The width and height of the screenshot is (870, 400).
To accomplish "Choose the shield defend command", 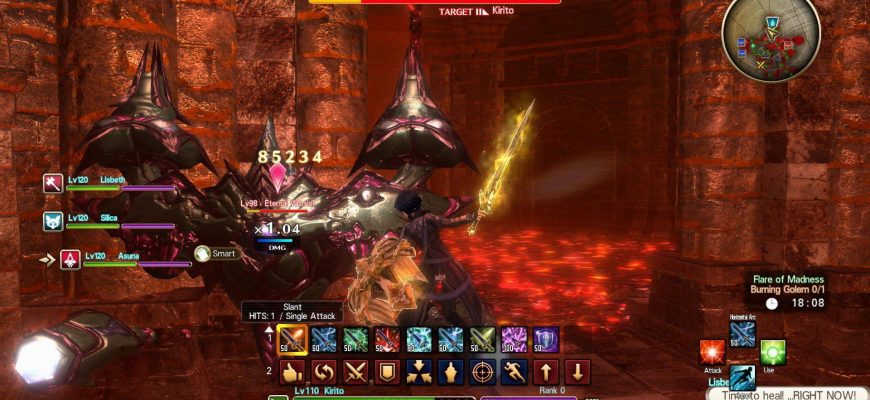I will 388,373.
